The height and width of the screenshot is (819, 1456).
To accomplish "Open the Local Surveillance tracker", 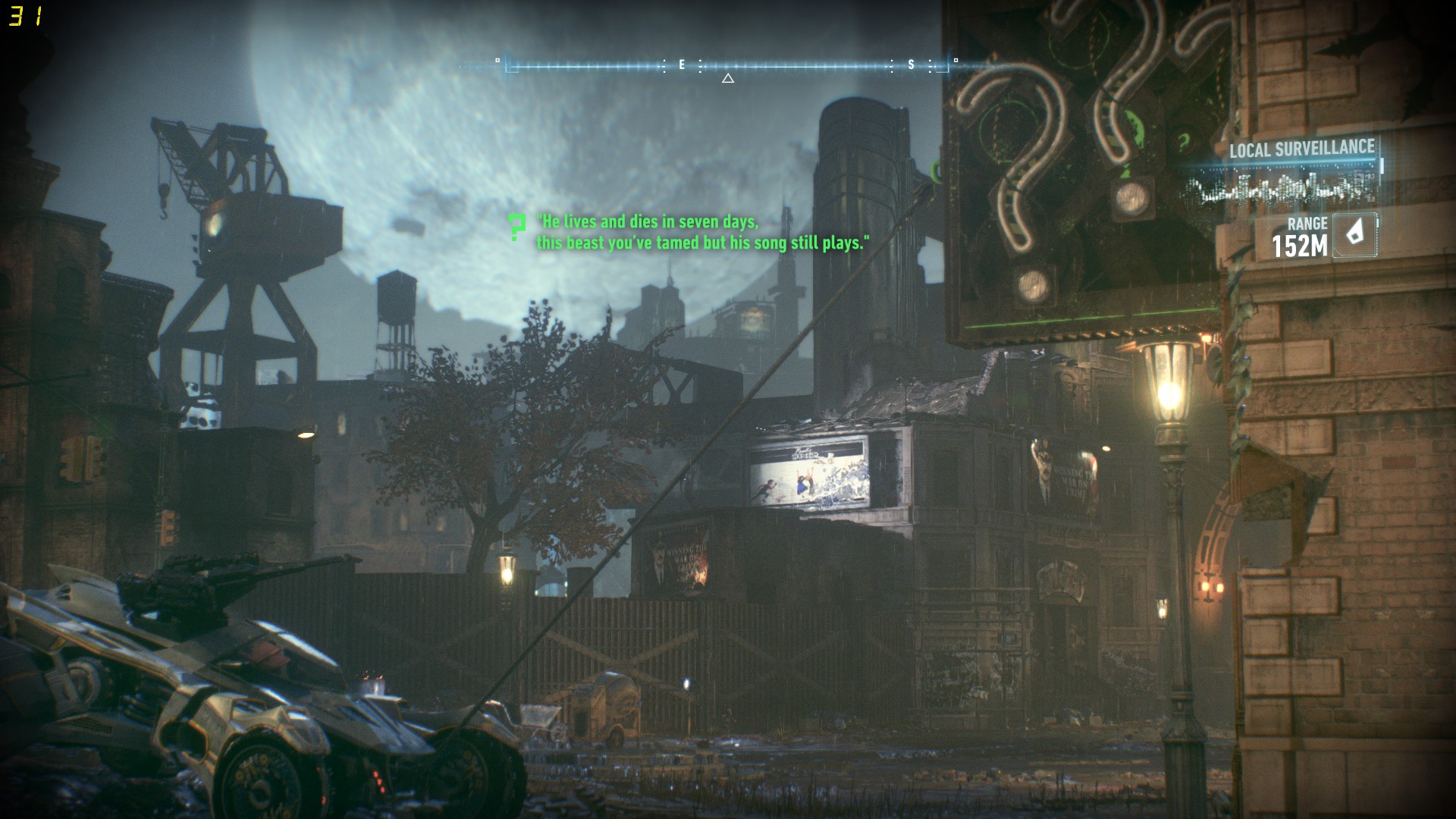I will click(x=1301, y=149).
